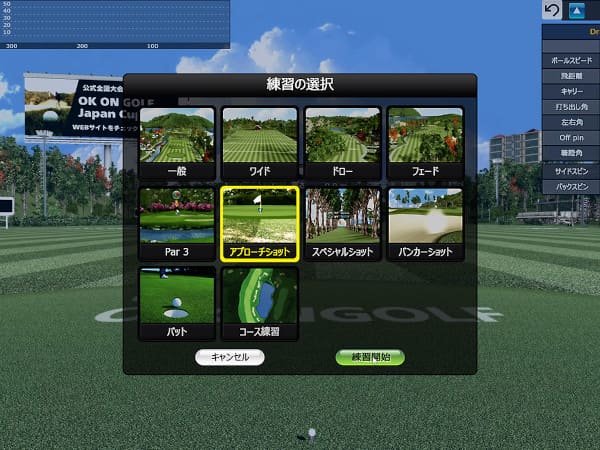Click the curved back arrow icon

click(x=552, y=11)
